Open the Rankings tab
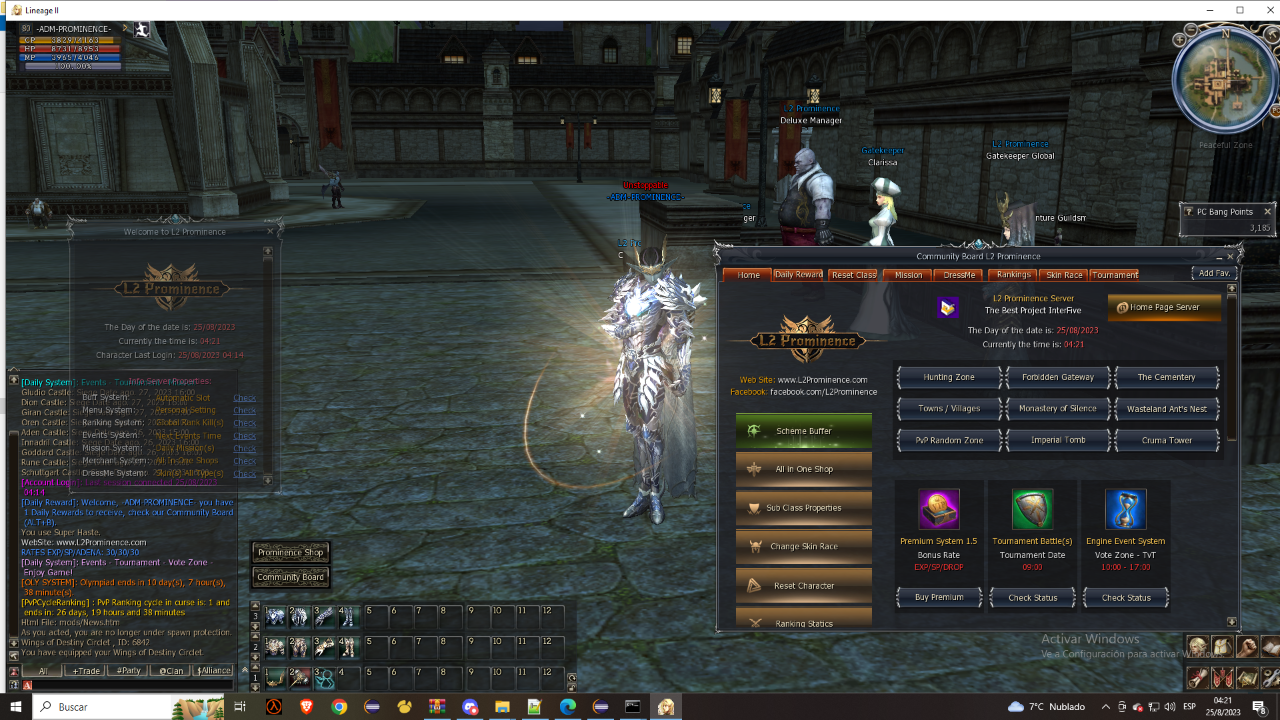Viewport: 1280px width, 720px height. [1013, 275]
